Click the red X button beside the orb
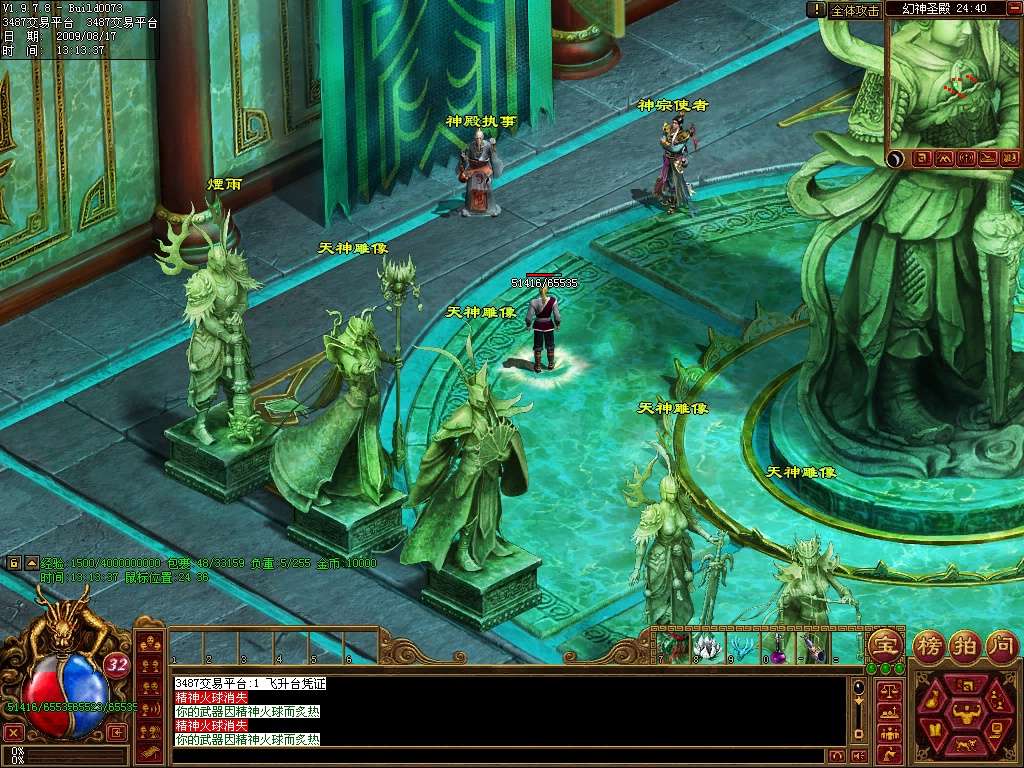This screenshot has height=768, width=1024. (x=13, y=732)
